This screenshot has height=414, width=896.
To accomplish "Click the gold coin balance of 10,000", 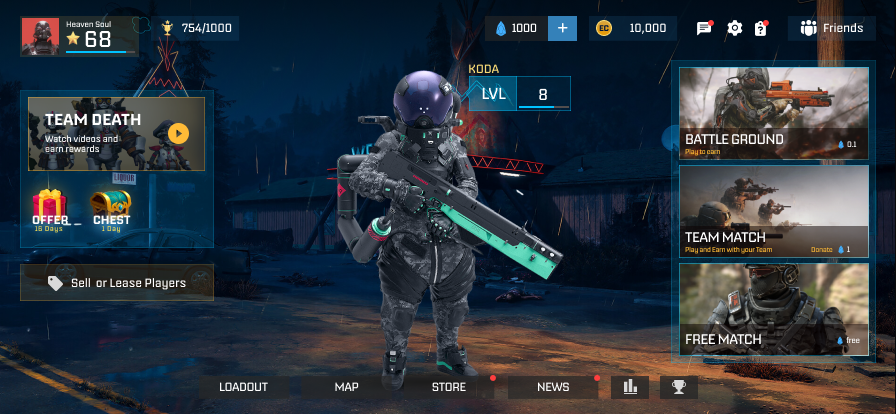I will click(634, 28).
